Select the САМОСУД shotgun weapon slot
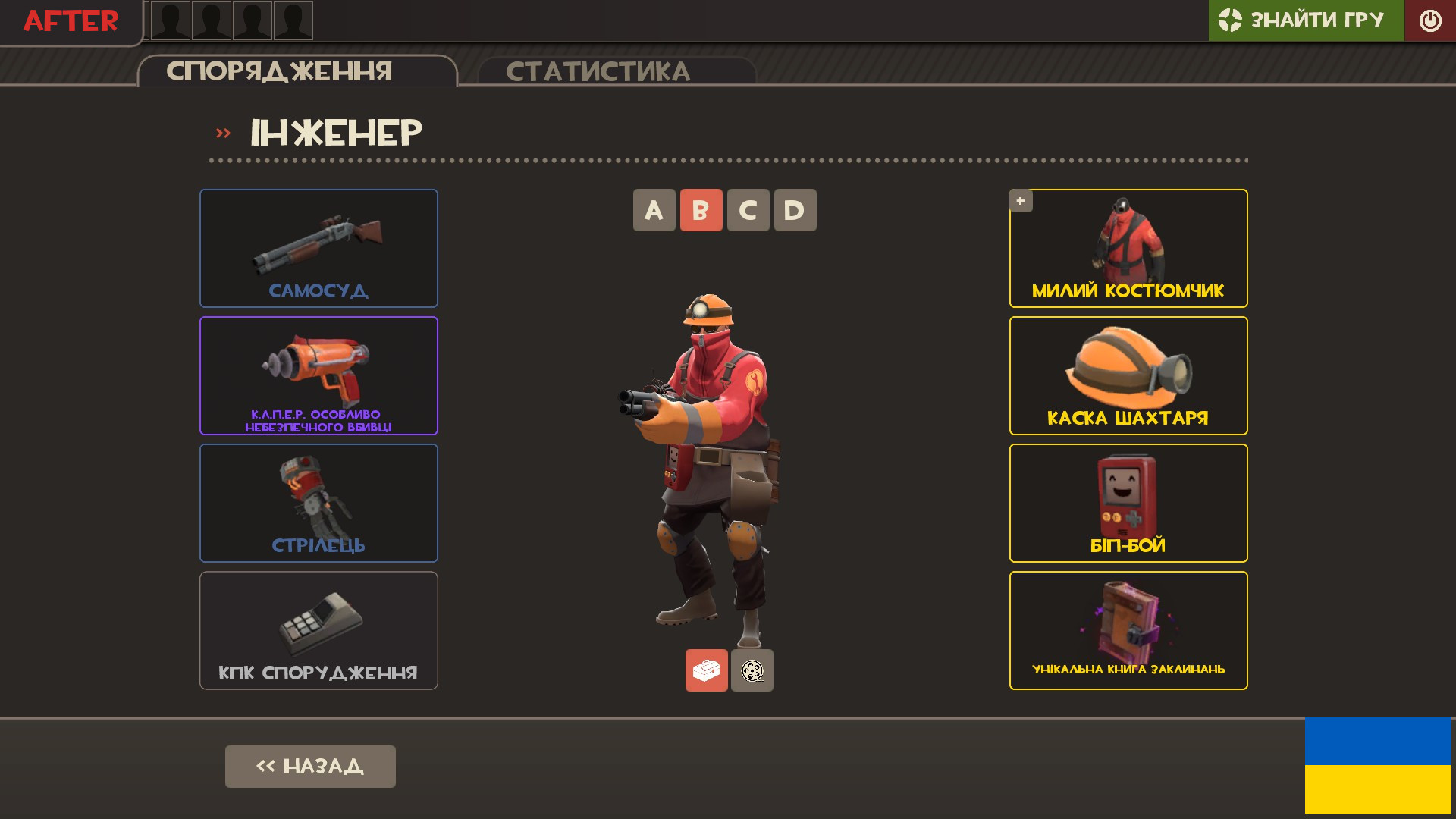The image size is (1456, 819). [318, 248]
